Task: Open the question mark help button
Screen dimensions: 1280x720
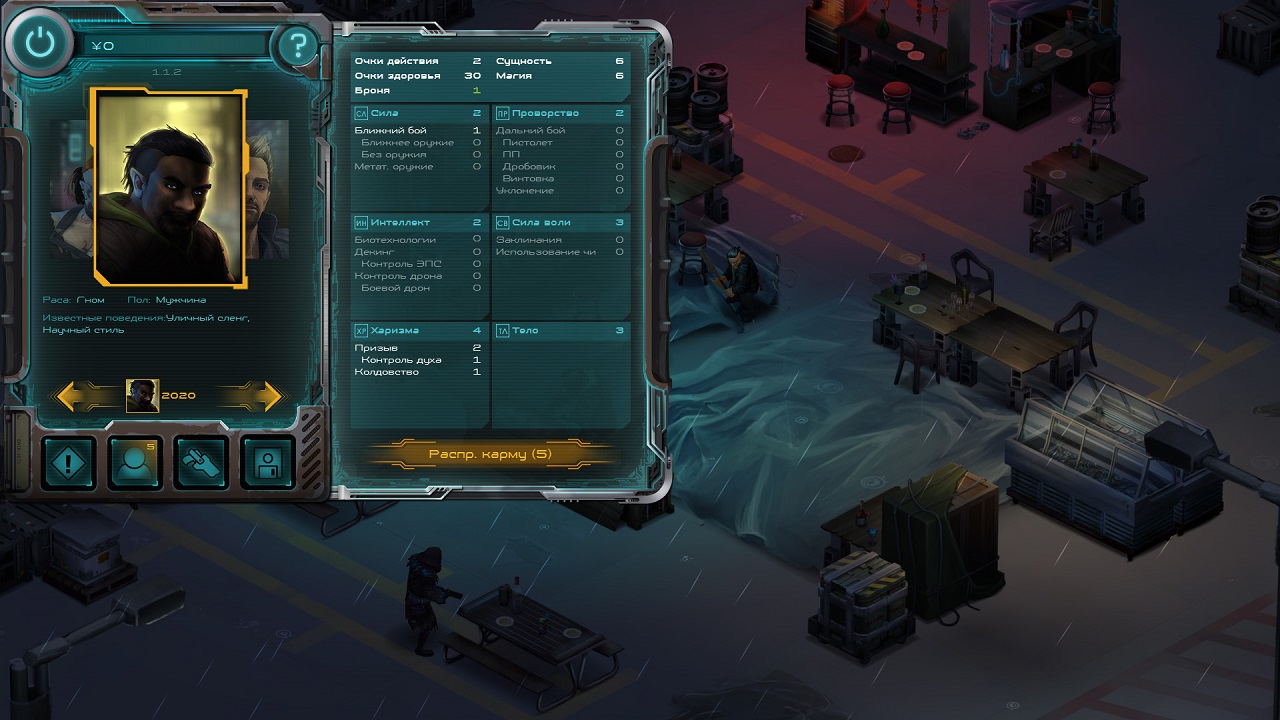Action: 295,46
